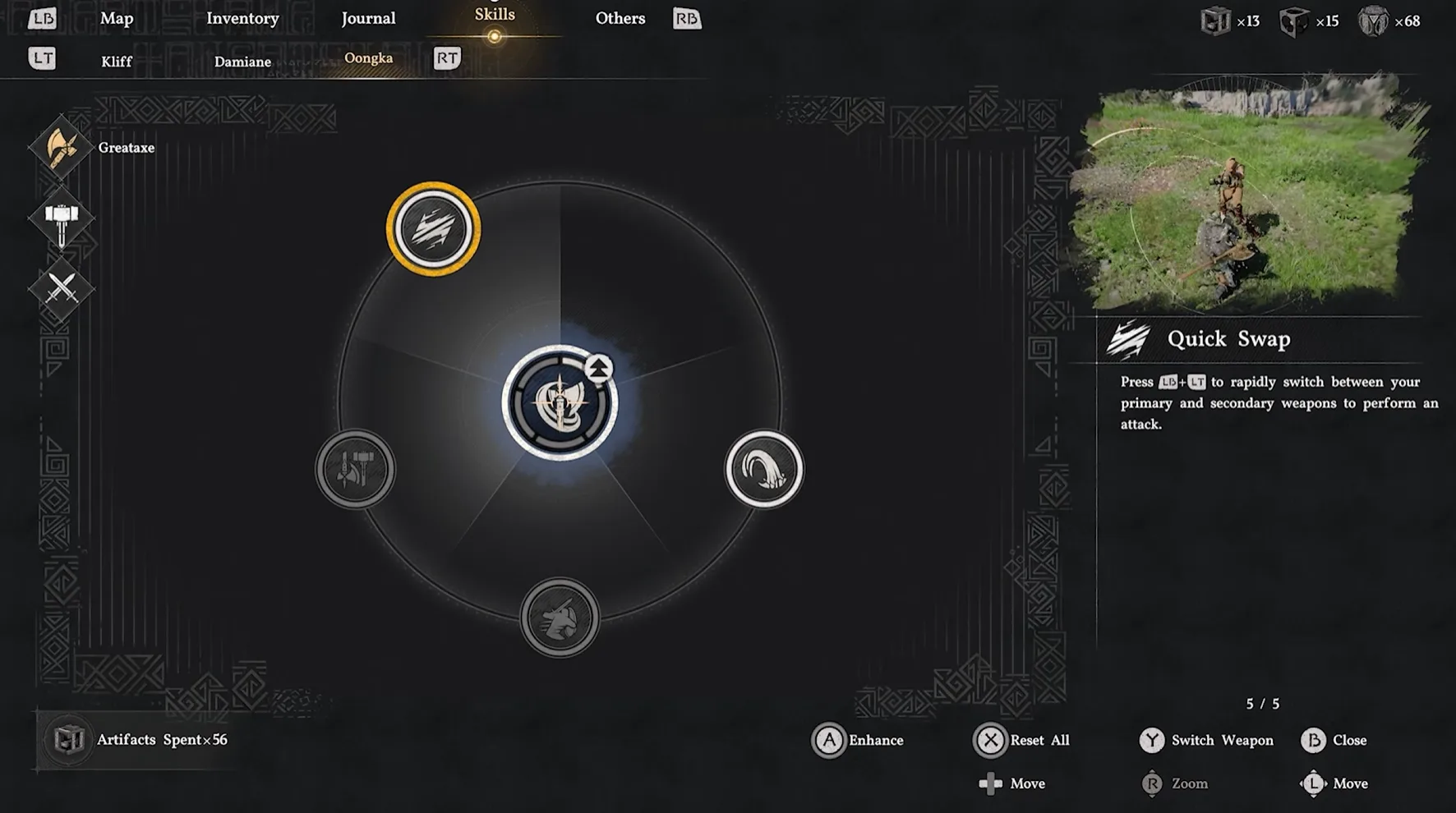
Task: Select the hammer and axe skill node
Action: pyautogui.click(x=356, y=470)
